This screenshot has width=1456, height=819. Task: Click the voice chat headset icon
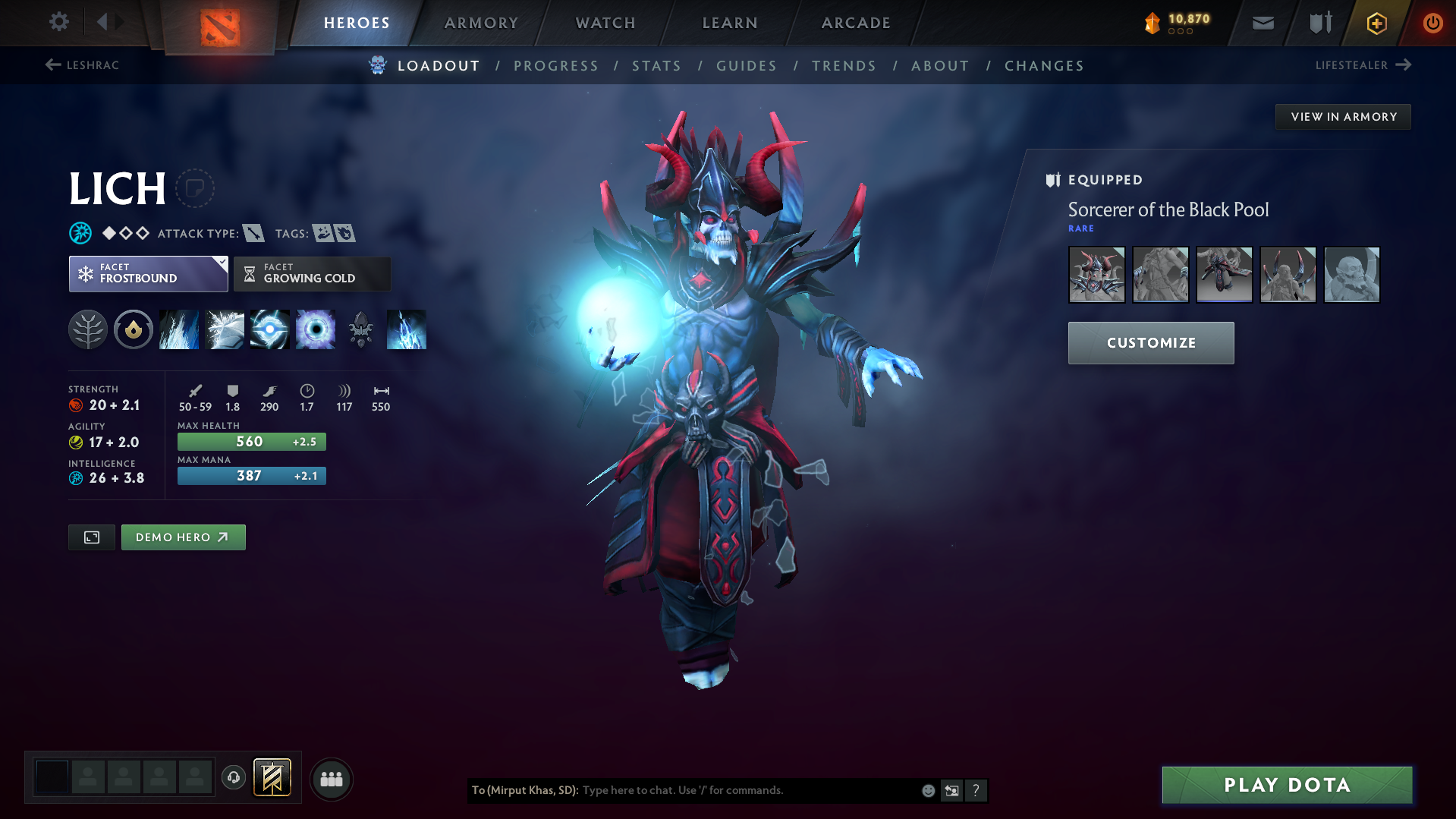tap(234, 779)
